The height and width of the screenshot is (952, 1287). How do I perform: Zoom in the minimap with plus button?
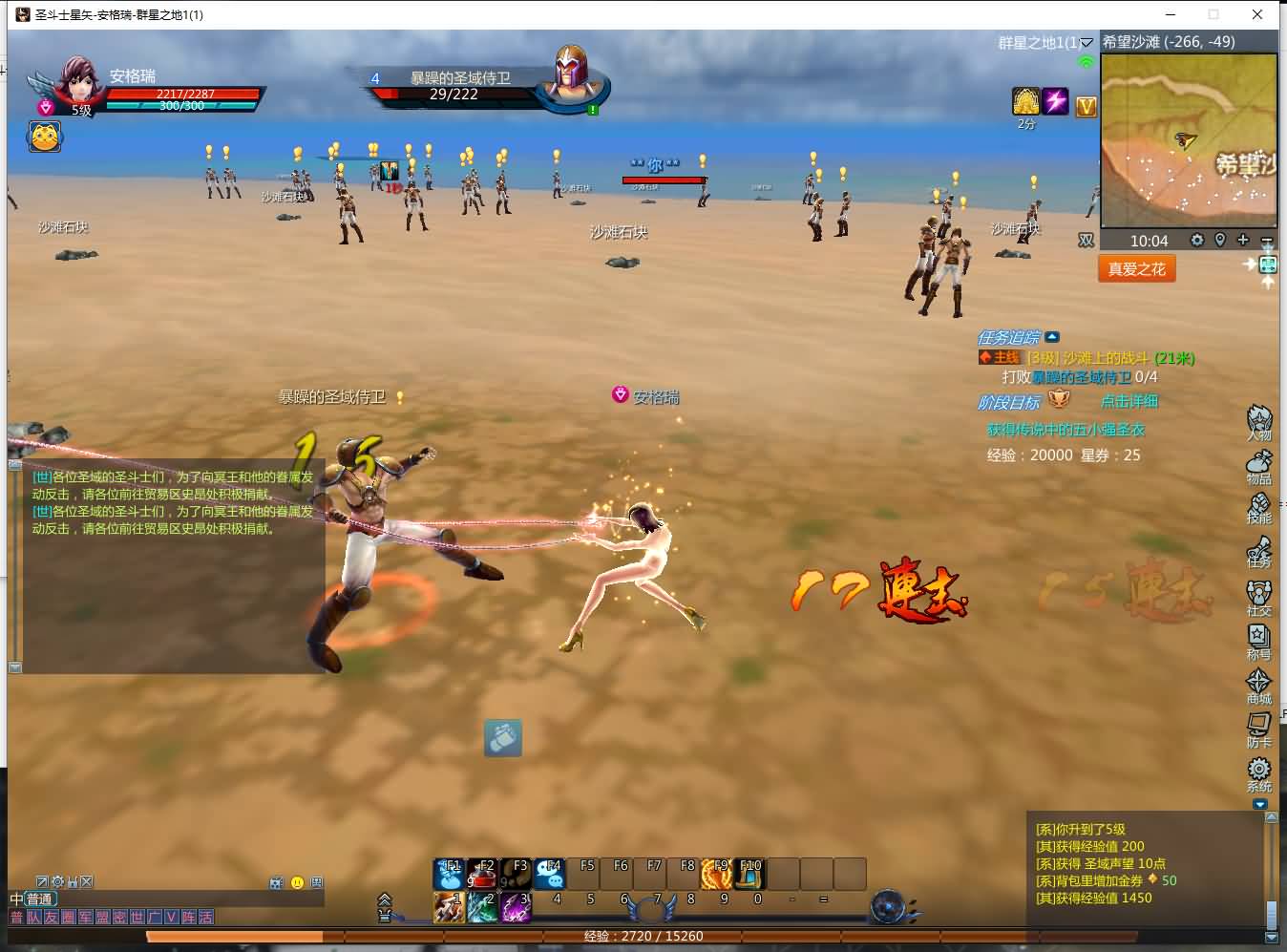point(1243,240)
